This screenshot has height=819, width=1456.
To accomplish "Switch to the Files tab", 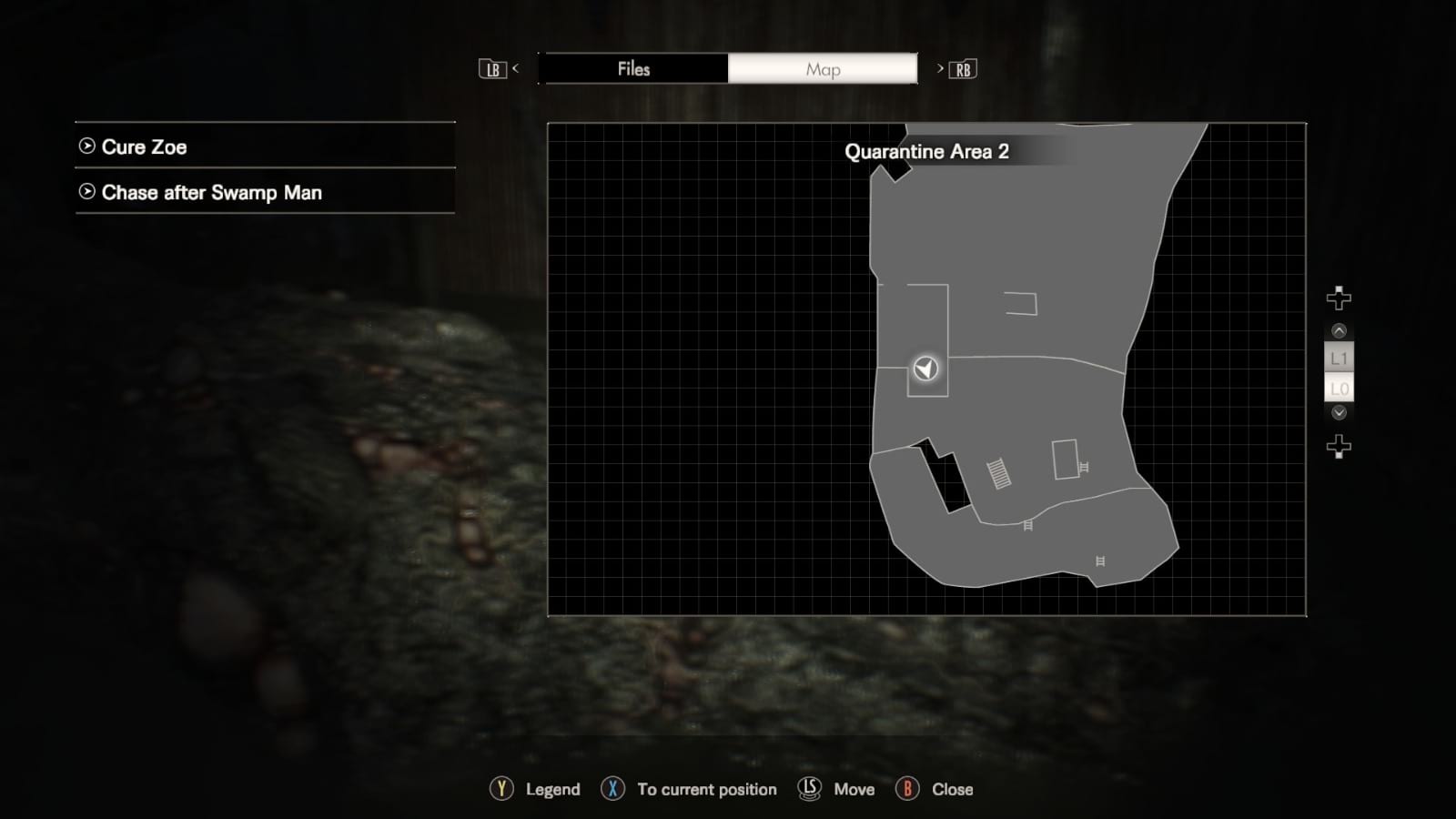I will click(x=634, y=69).
